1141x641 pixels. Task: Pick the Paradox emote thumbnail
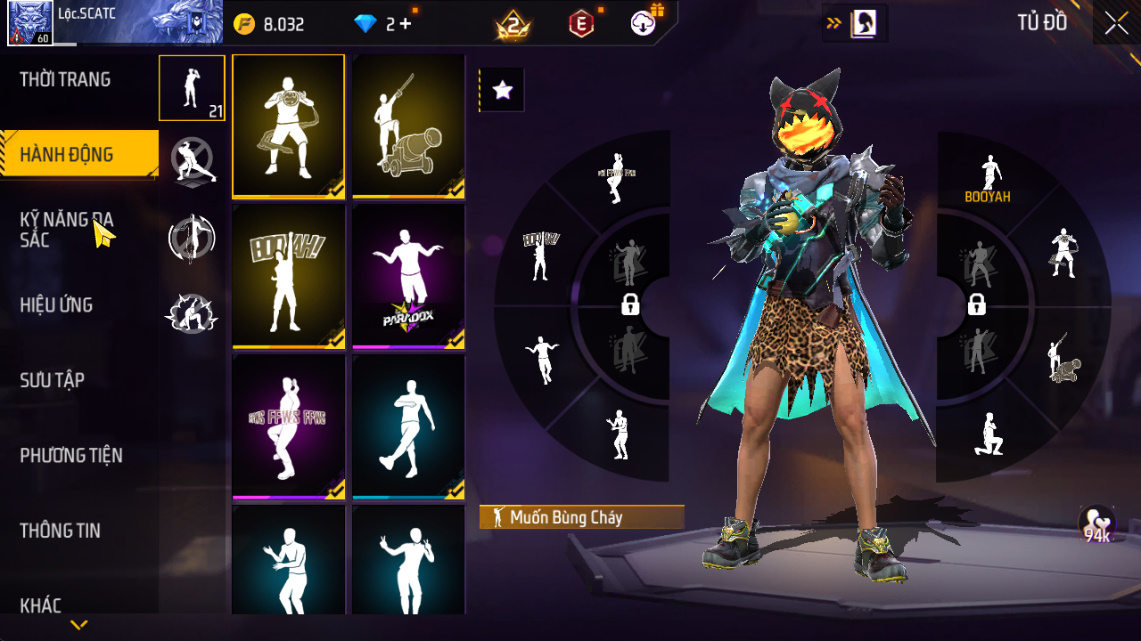click(x=408, y=276)
